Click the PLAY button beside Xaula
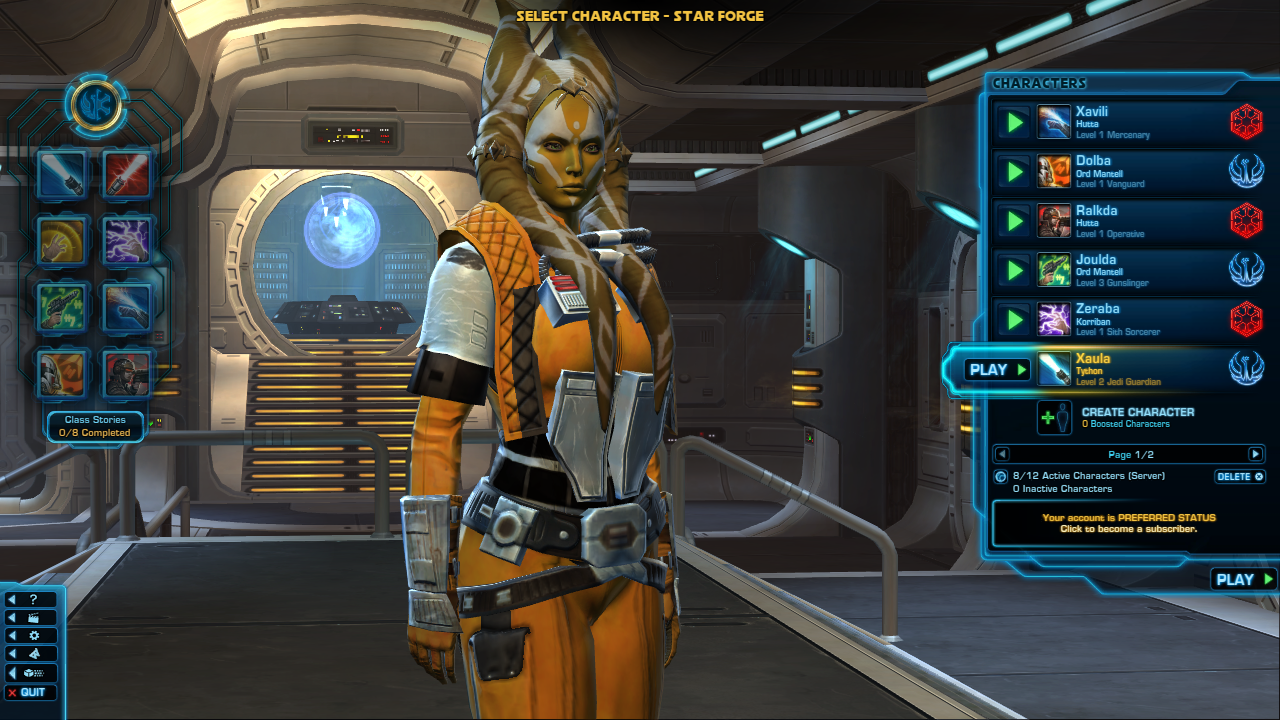The height and width of the screenshot is (720, 1280). point(997,370)
